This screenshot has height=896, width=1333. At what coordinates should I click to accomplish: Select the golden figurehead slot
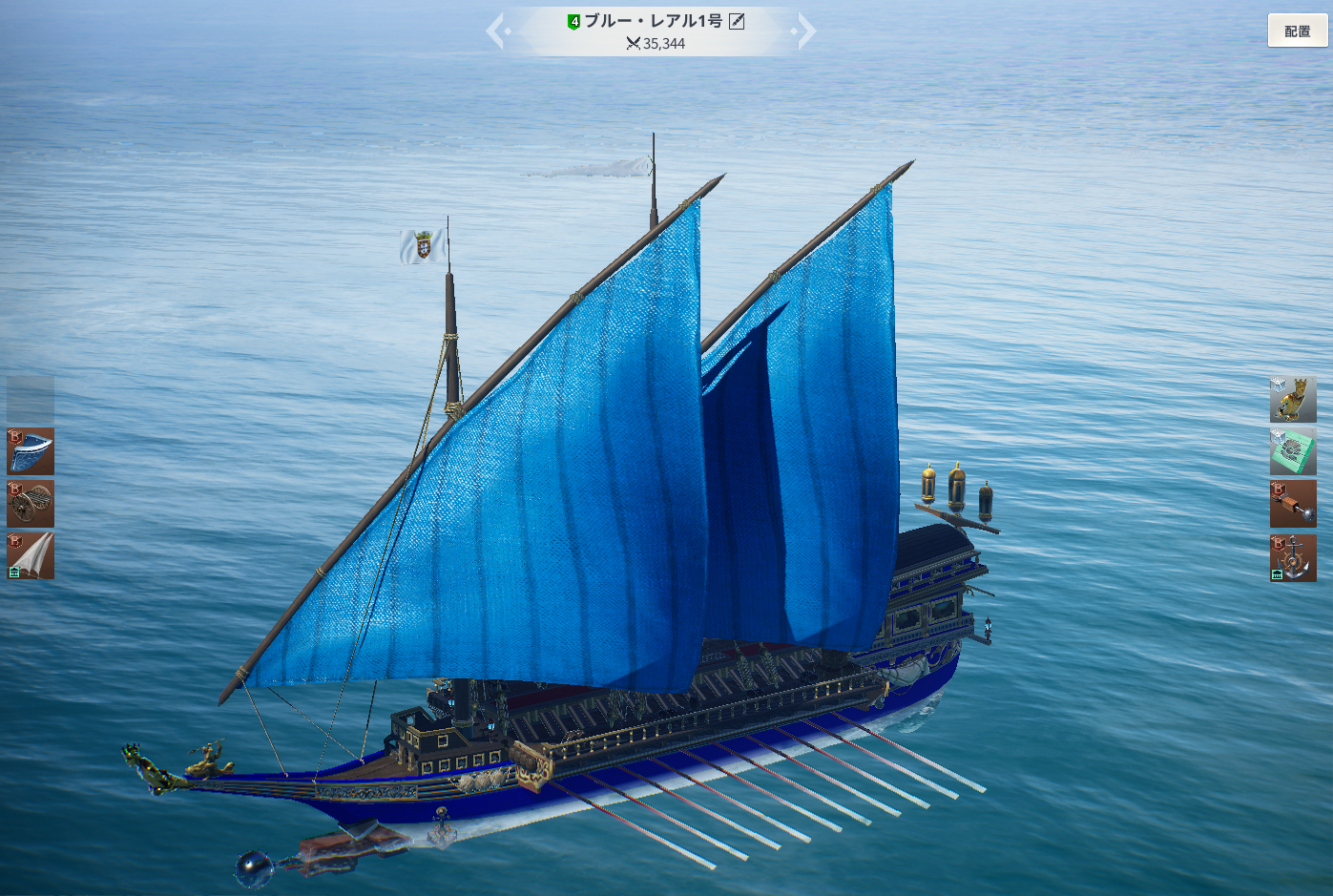click(x=1293, y=399)
